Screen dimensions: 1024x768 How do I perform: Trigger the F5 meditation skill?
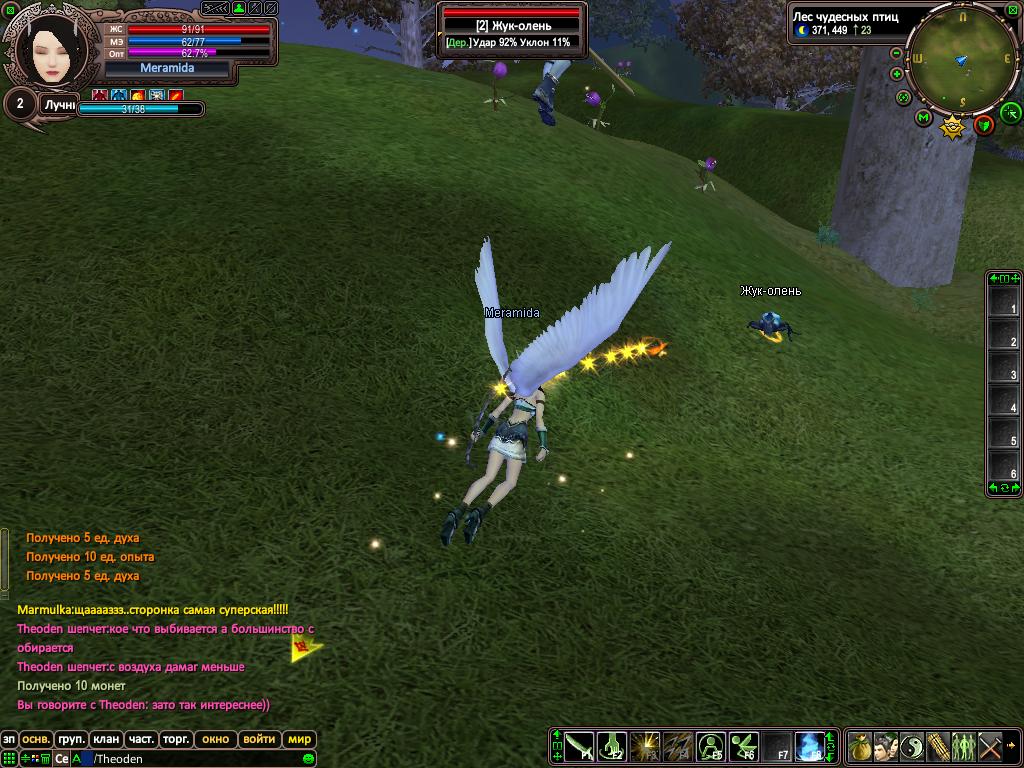[710, 746]
